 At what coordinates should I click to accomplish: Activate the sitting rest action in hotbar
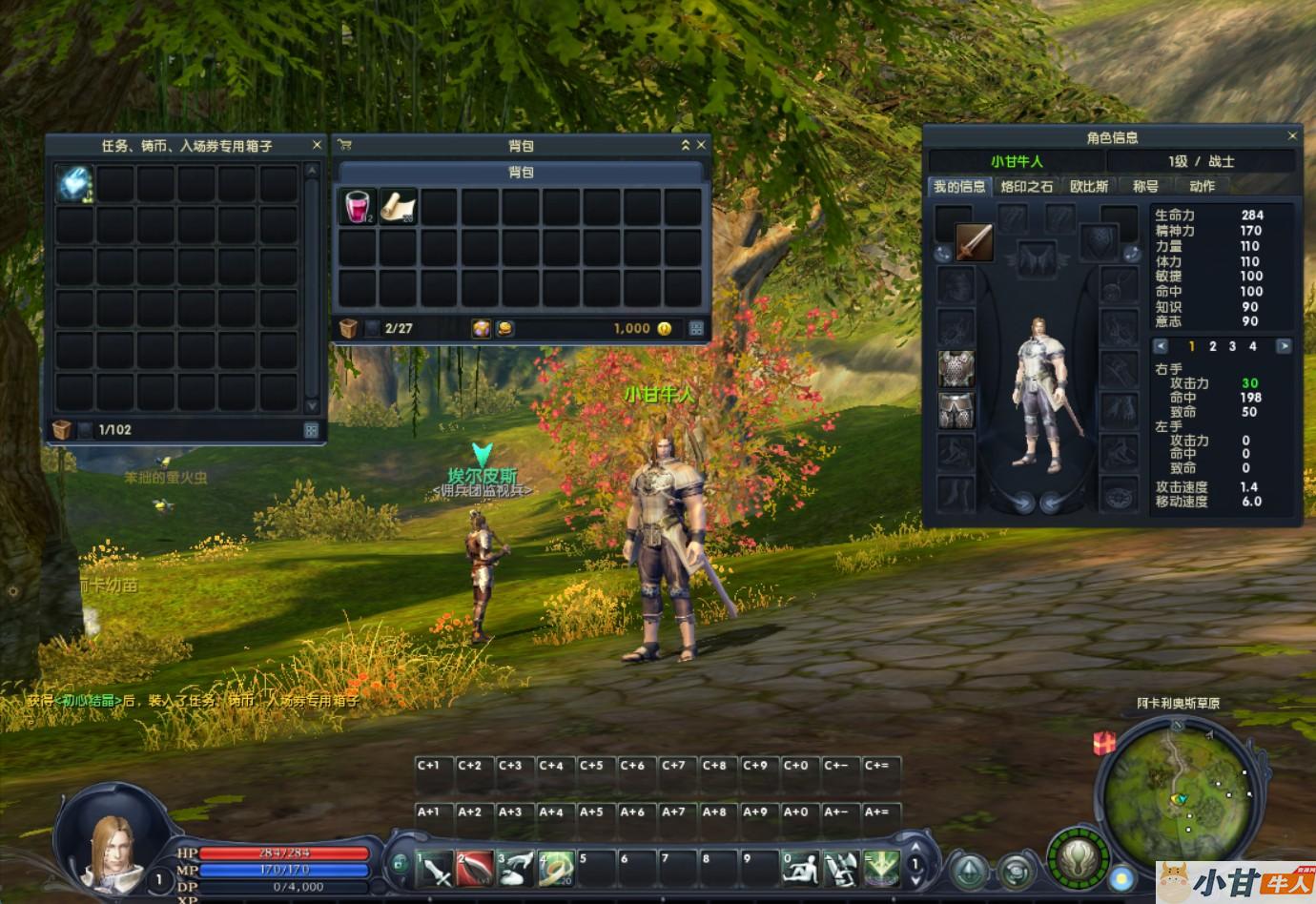pyautogui.click(x=800, y=869)
